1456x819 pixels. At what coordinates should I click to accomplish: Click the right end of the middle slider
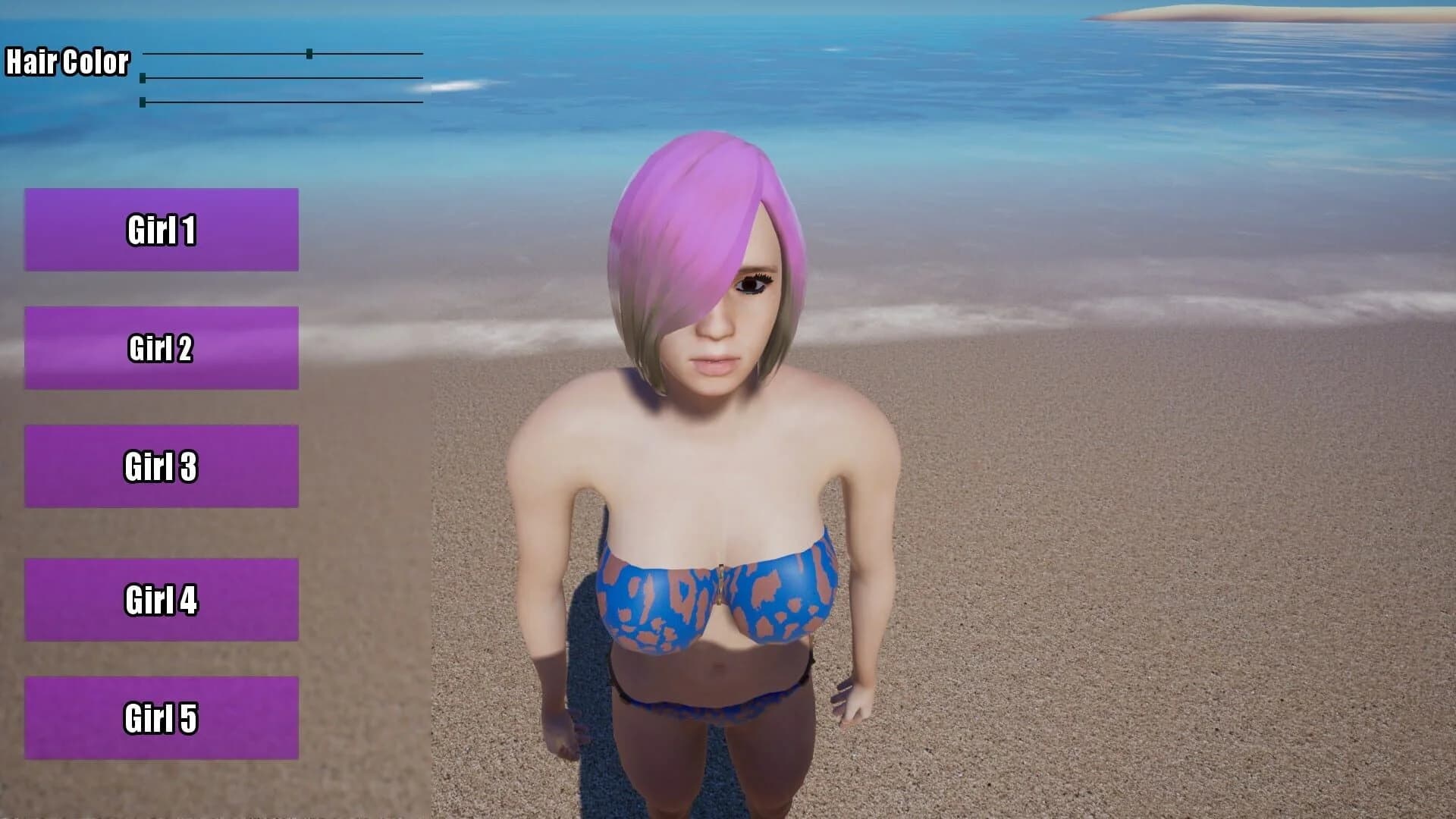tap(421, 77)
